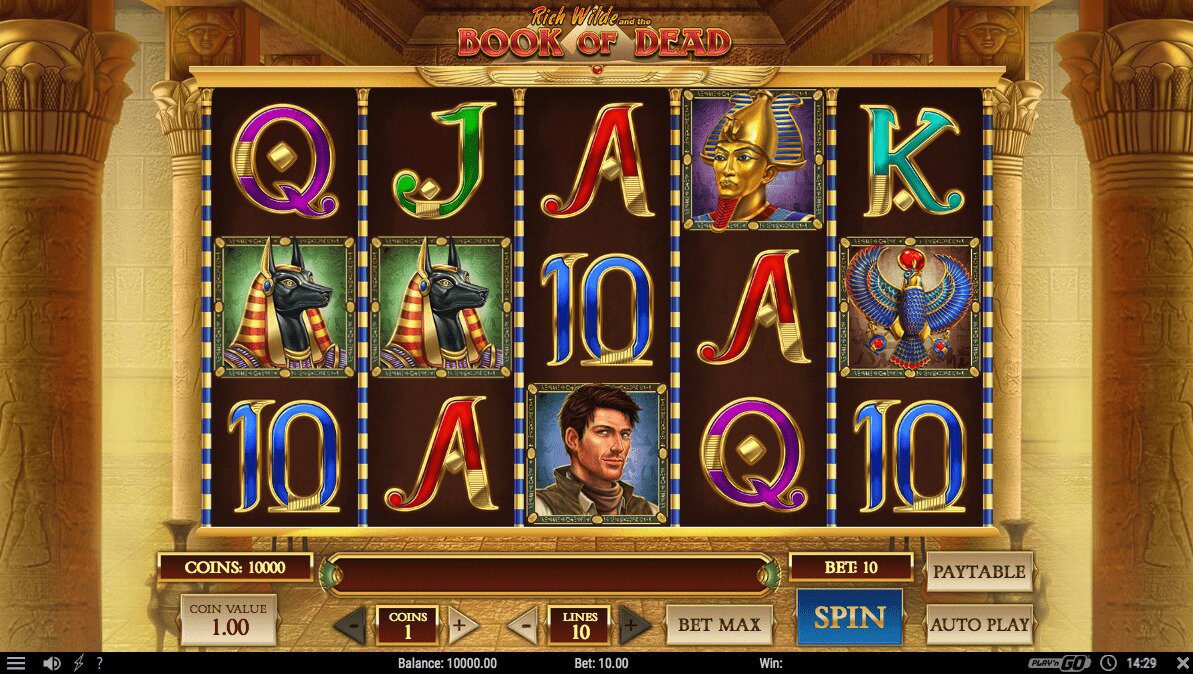Screen dimensions: 1193x674
Task: Change the Coin Value setting
Action: [230, 620]
